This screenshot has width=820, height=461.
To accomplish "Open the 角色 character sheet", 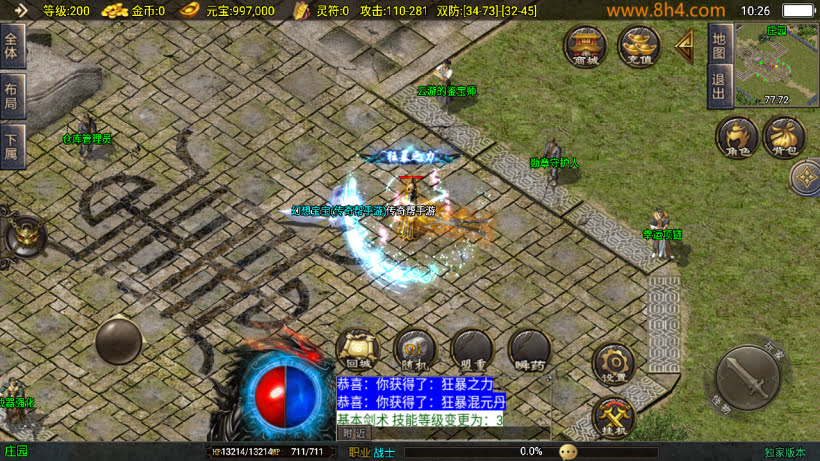I will [x=736, y=138].
